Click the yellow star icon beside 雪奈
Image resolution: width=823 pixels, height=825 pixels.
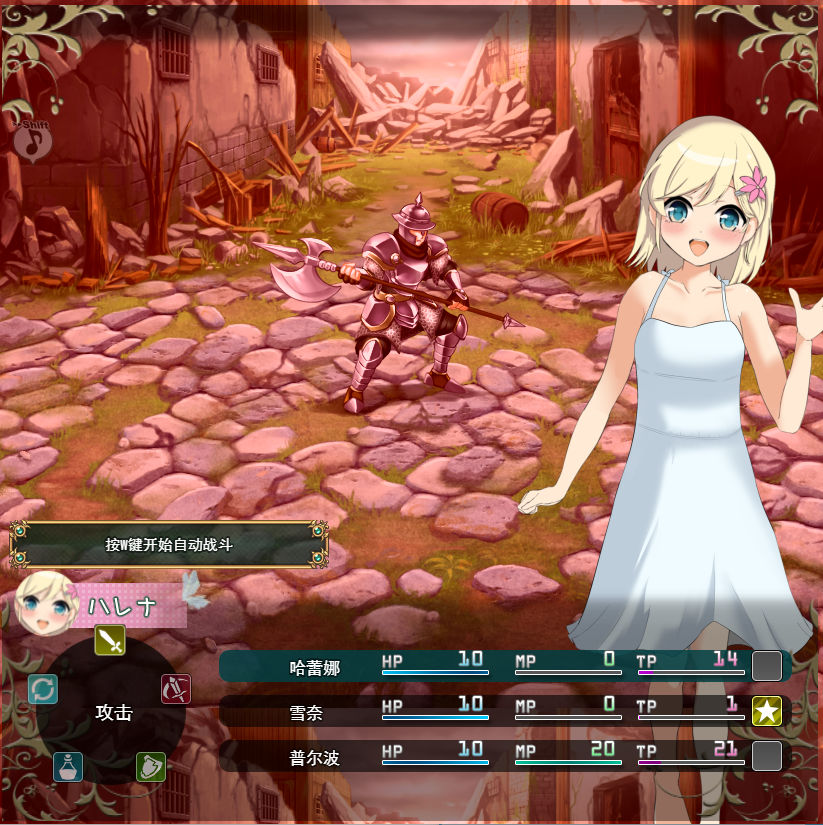tap(767, 711)
